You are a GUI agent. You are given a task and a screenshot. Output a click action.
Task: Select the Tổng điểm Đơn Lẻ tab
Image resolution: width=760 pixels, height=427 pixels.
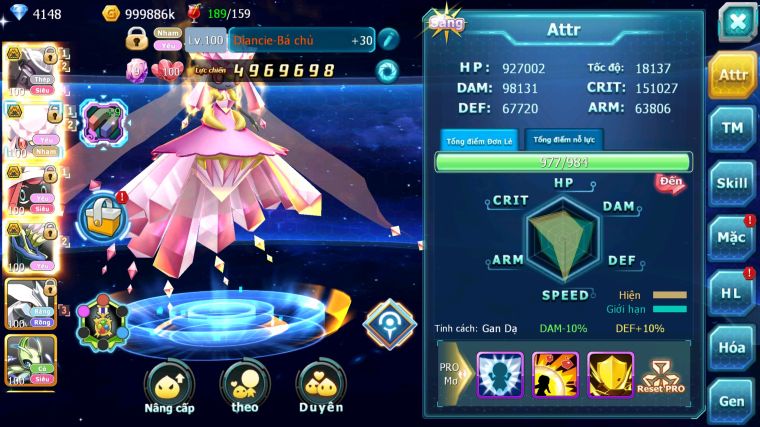pyautogui.click(x=481, y=140)
